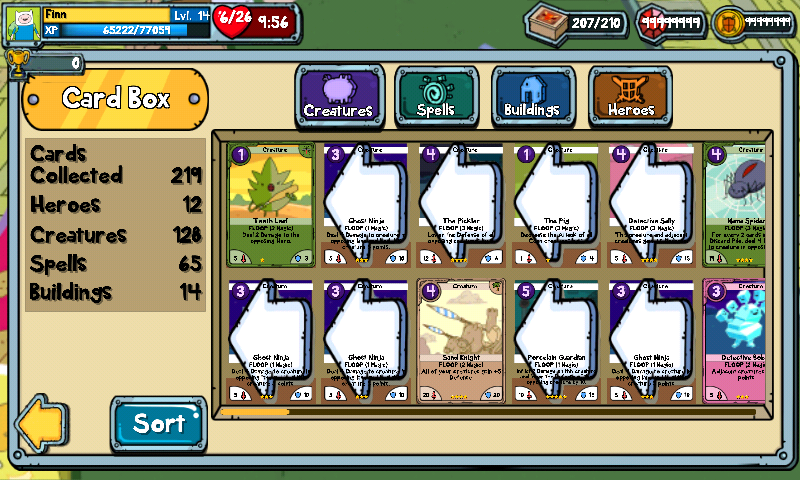Switch to the Creatures tab
The height and width of the screenshot is (480, 800).
click(x=338, y=97)
